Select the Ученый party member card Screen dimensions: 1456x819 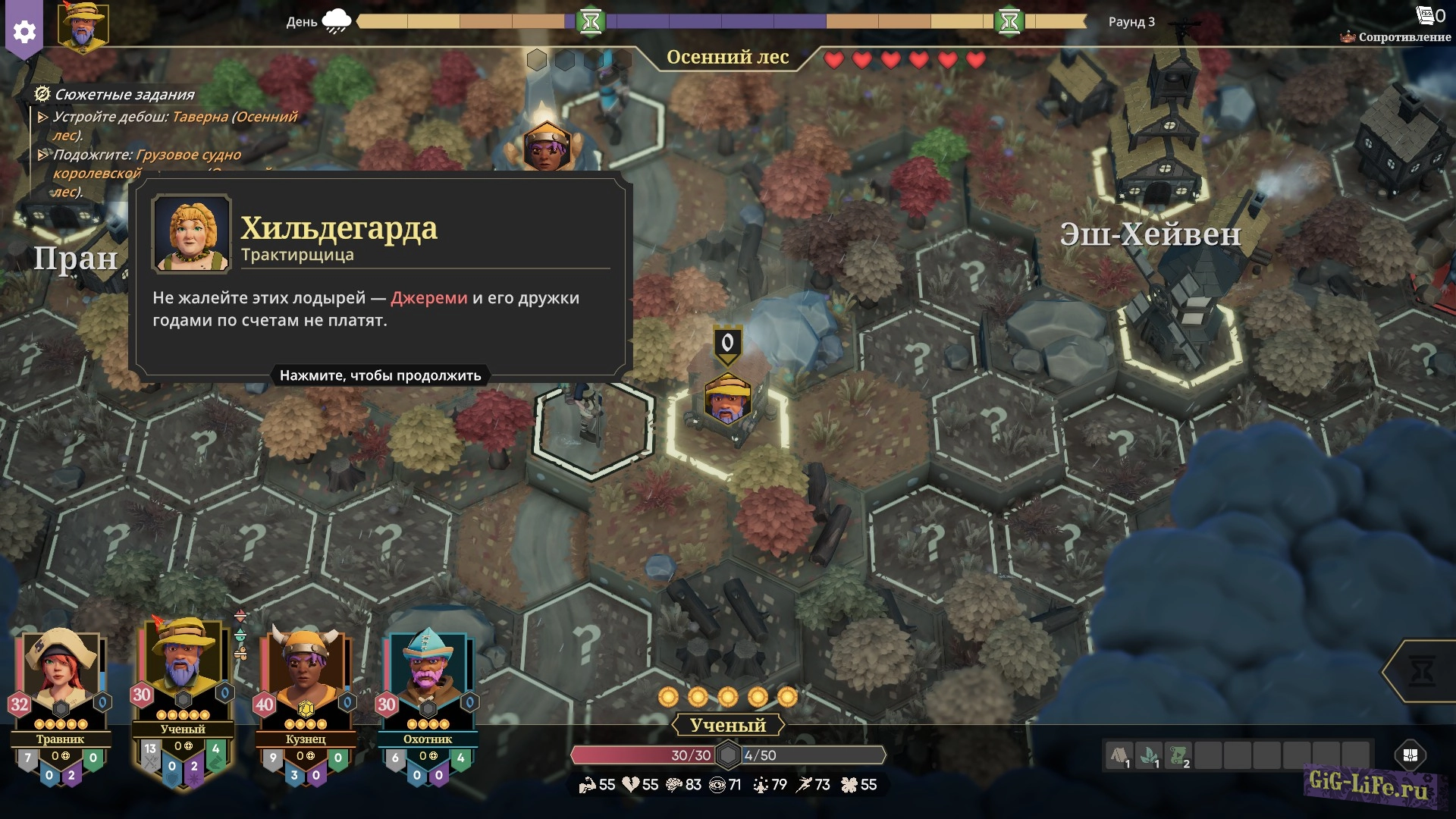coord(183,673)
